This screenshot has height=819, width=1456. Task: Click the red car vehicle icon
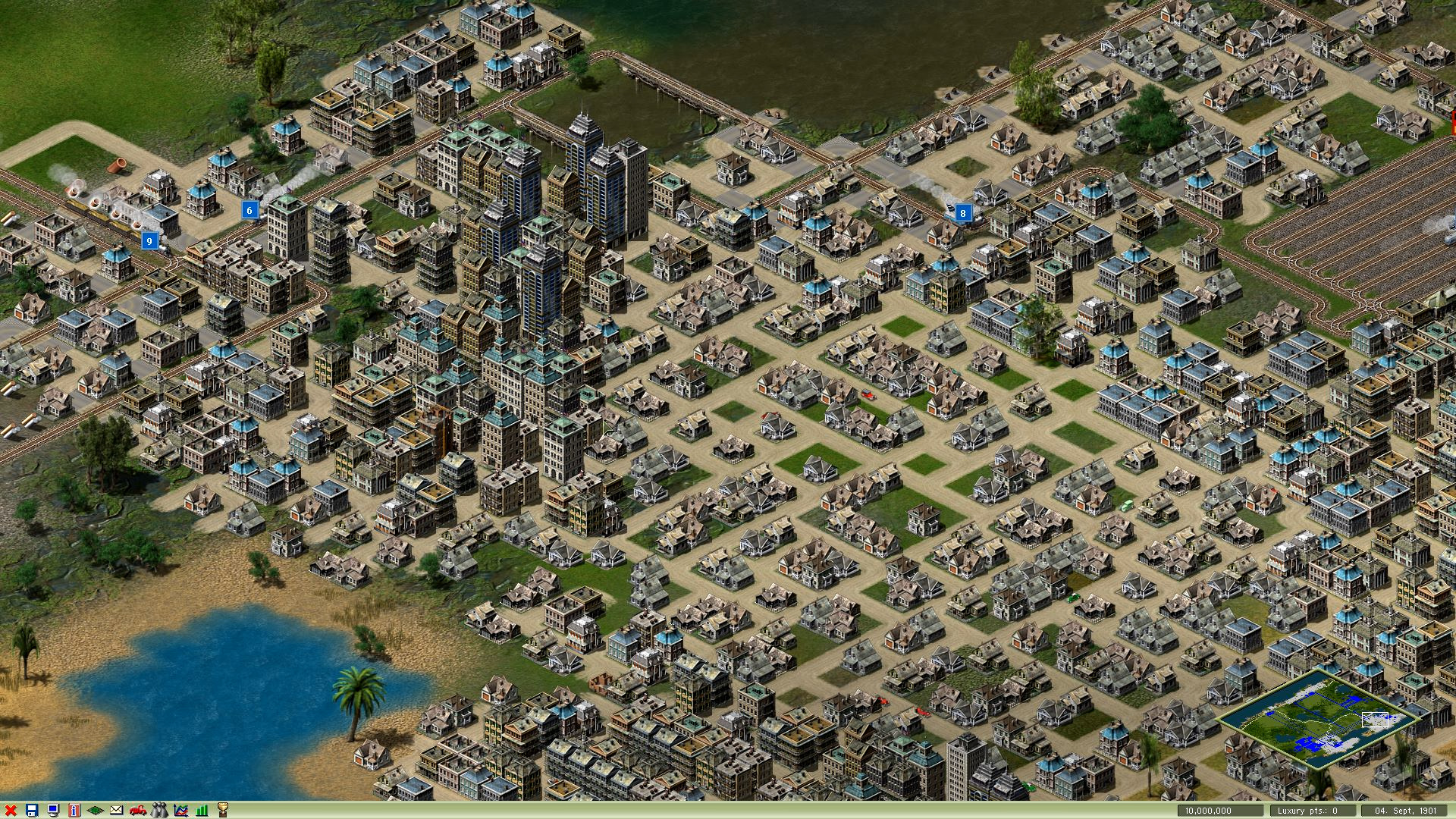[136, 811]
